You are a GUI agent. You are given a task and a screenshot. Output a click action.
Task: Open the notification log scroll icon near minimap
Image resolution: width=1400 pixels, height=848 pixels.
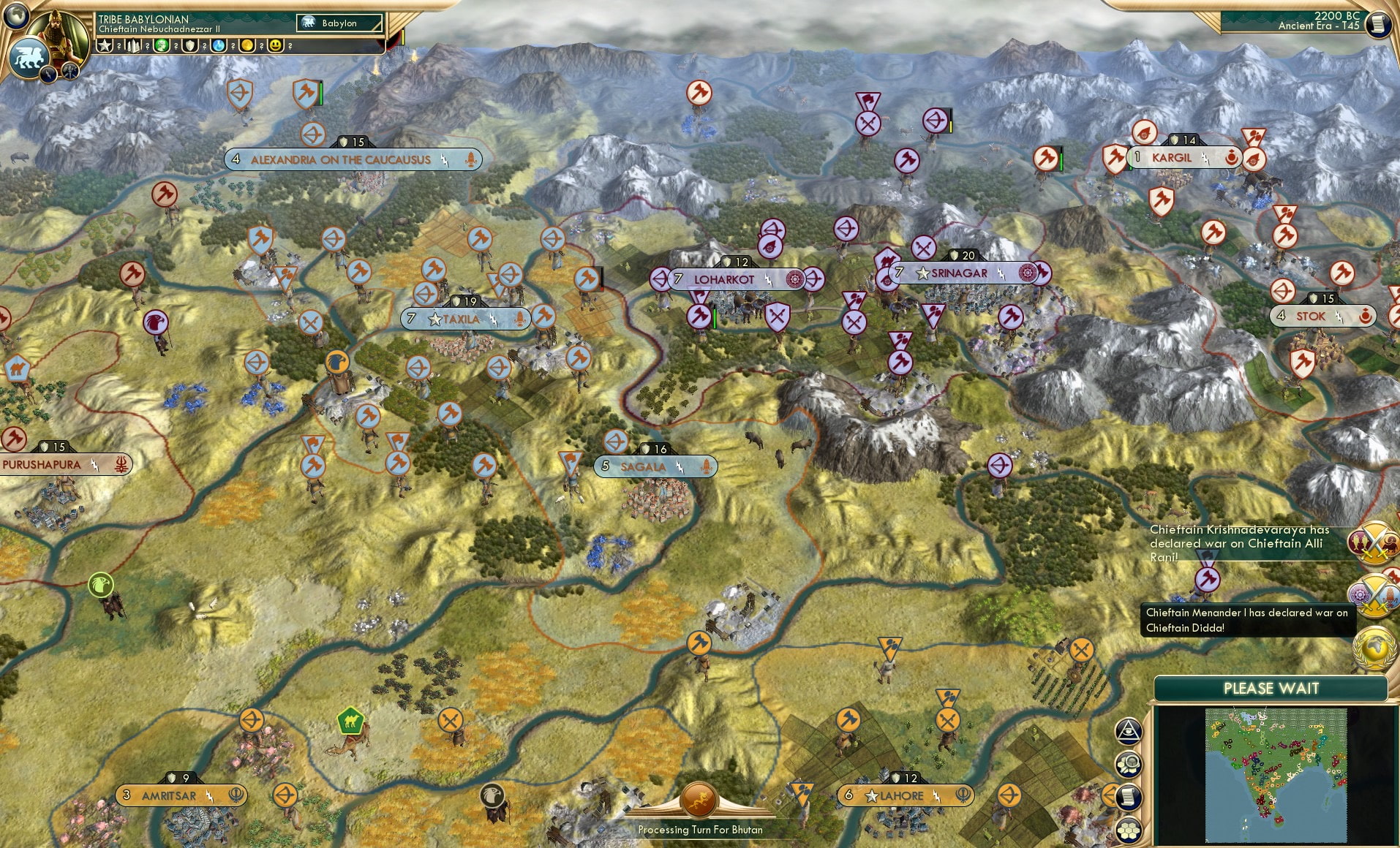(x=1129, y=795)
